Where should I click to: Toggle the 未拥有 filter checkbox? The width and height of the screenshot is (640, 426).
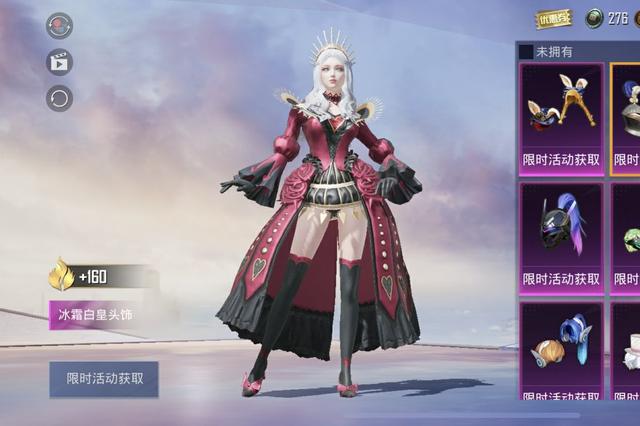tap(527, 51)
